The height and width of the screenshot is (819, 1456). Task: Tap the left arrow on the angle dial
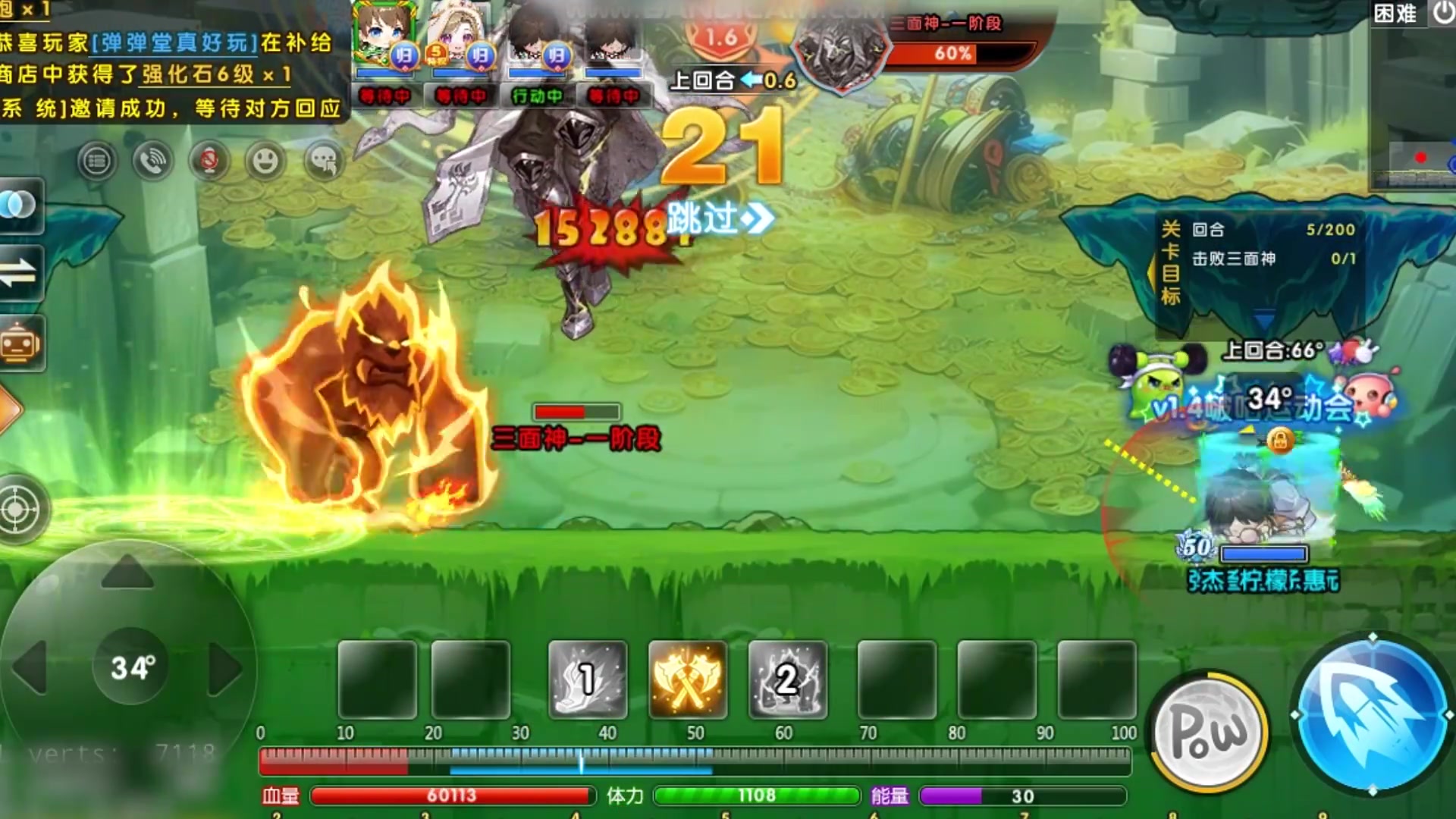(x=32, y=667)
